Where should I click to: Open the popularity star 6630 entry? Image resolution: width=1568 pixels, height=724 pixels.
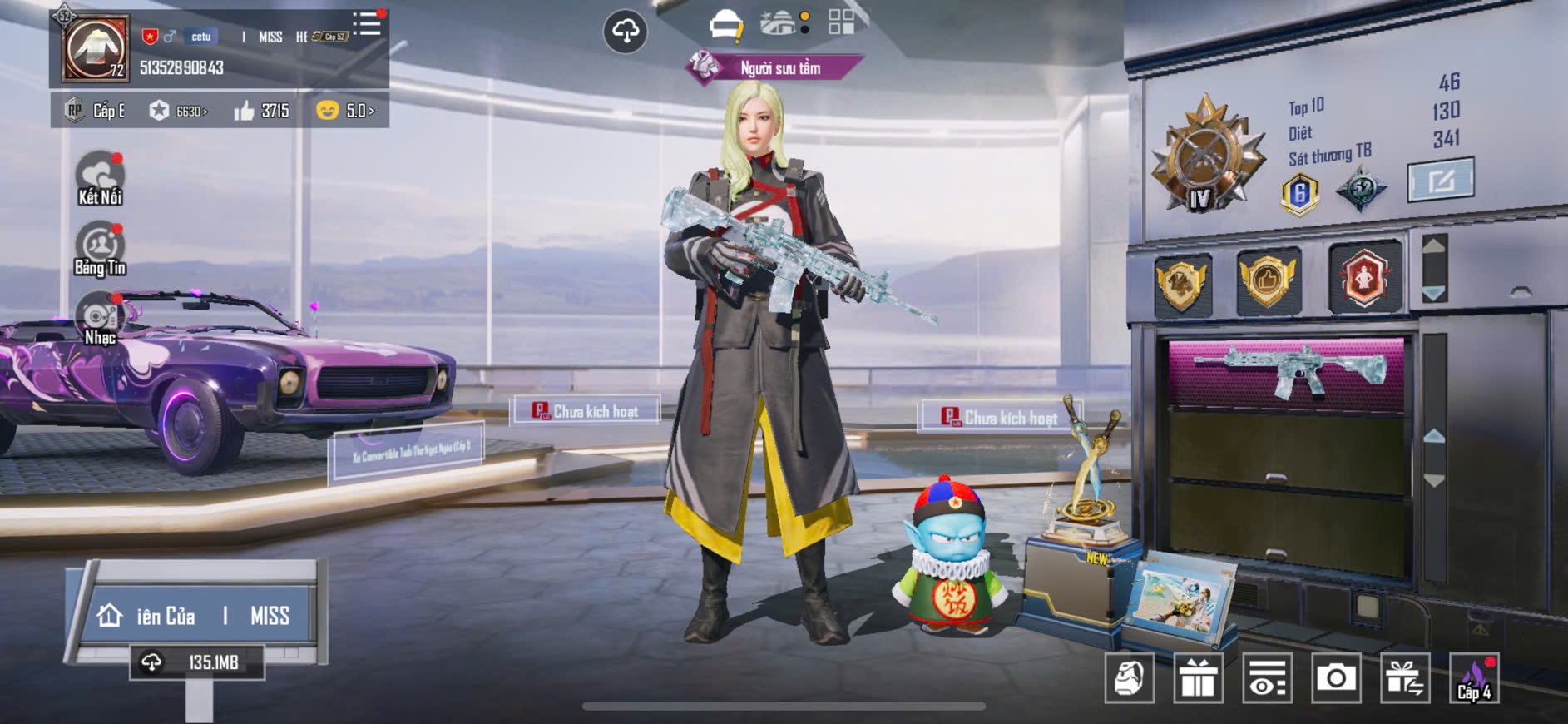[178, 111]
